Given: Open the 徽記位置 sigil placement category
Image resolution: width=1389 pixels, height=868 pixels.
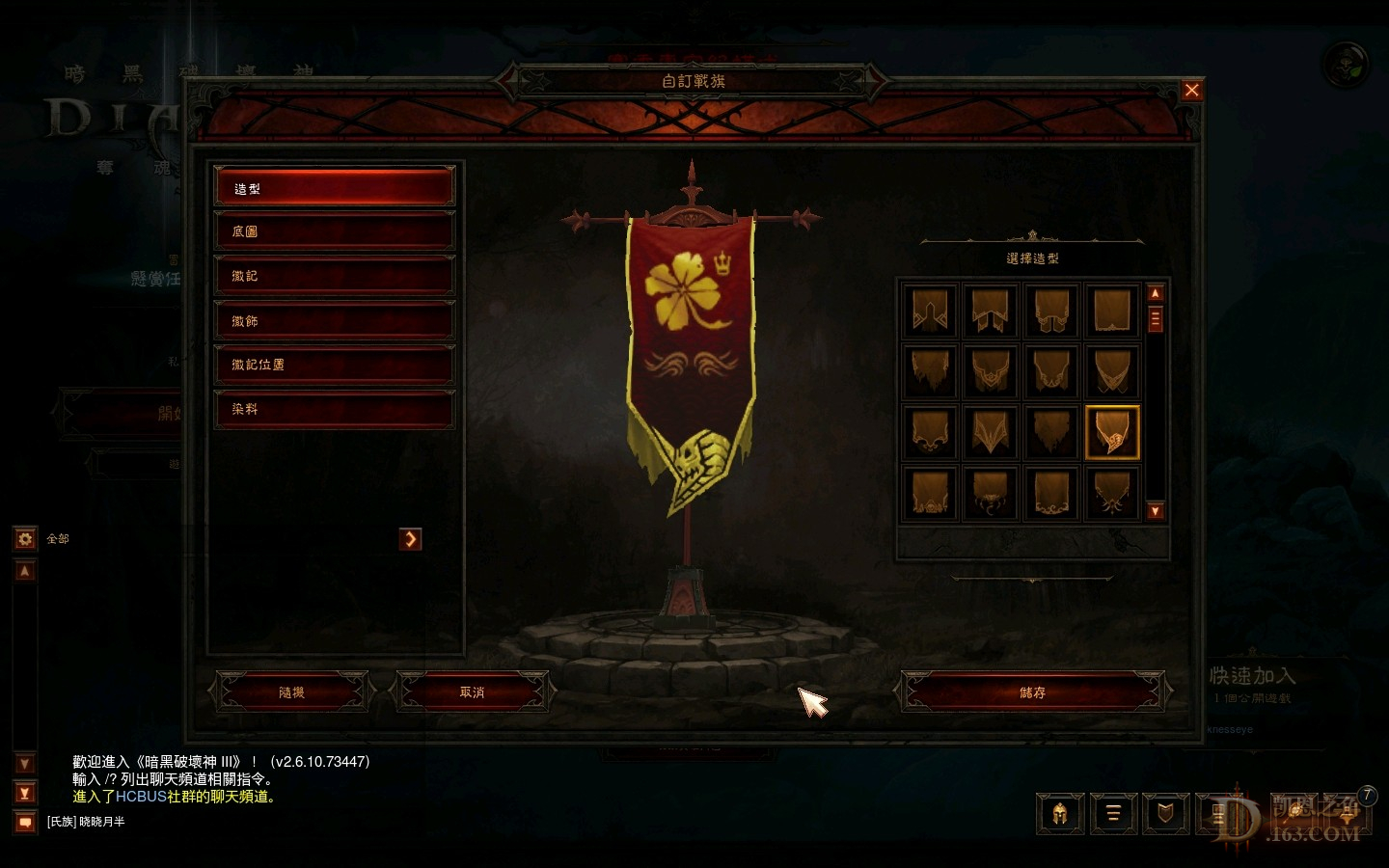Looking at the screenshot, I should 334,365.
